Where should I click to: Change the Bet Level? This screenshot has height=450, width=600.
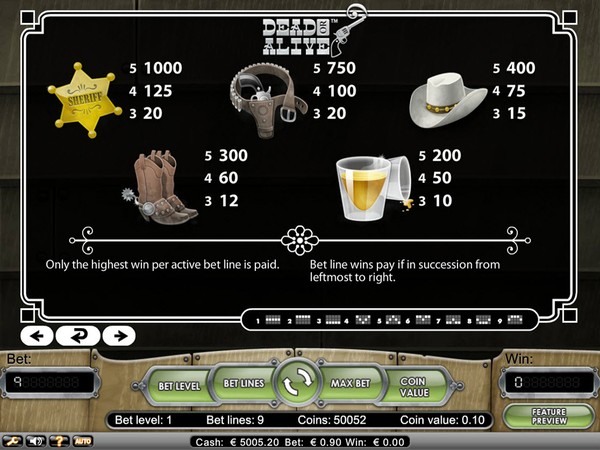pyautogui.click(x=181, y=385)
